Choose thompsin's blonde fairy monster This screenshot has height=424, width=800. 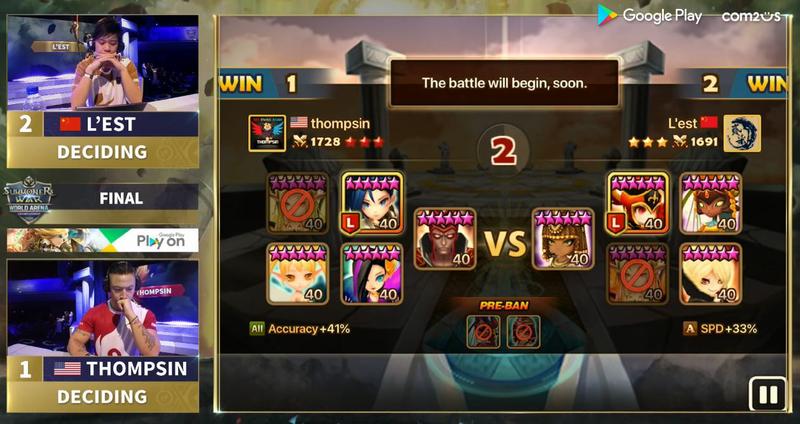point(297,273)
